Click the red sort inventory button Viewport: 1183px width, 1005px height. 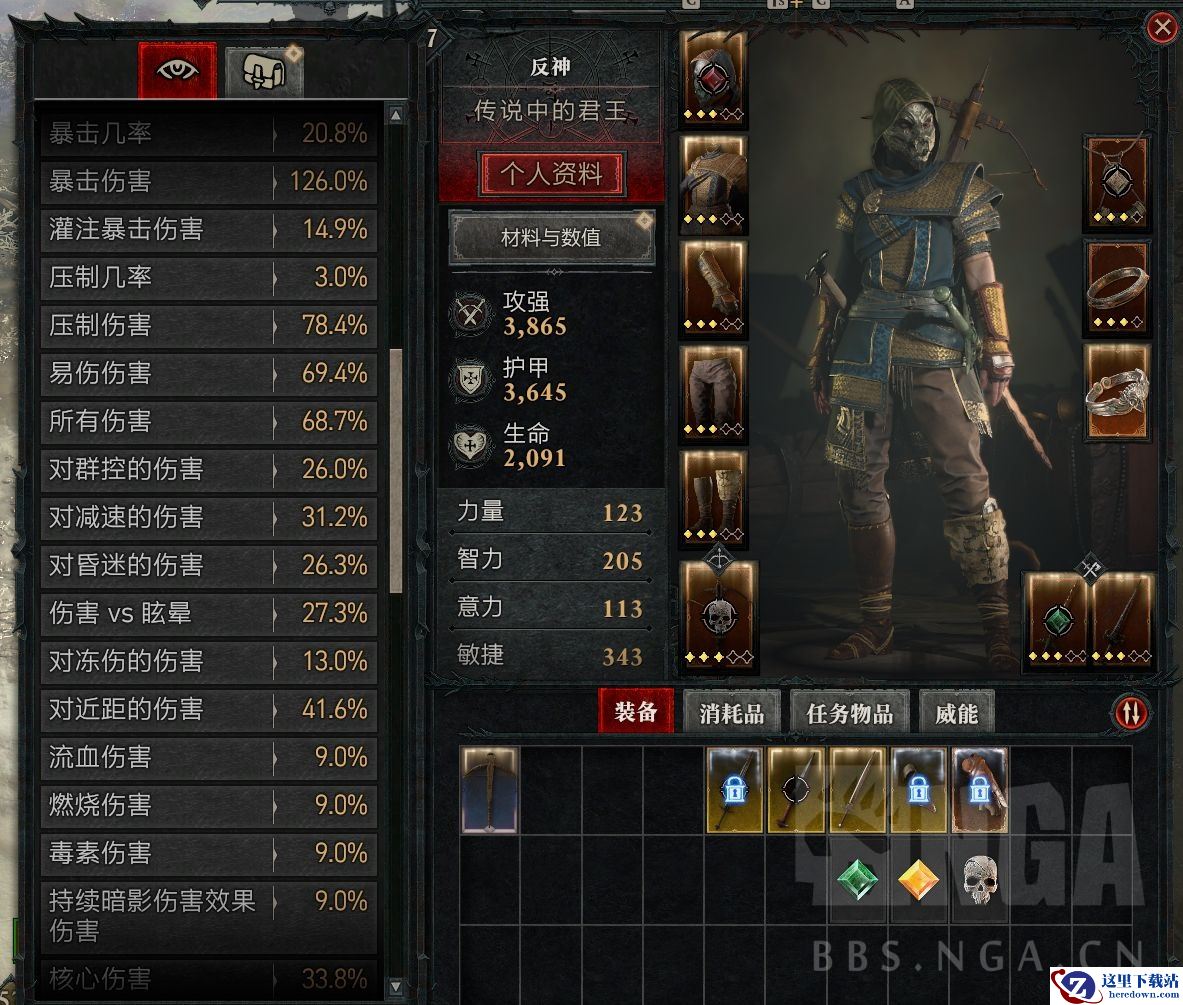1133,712
